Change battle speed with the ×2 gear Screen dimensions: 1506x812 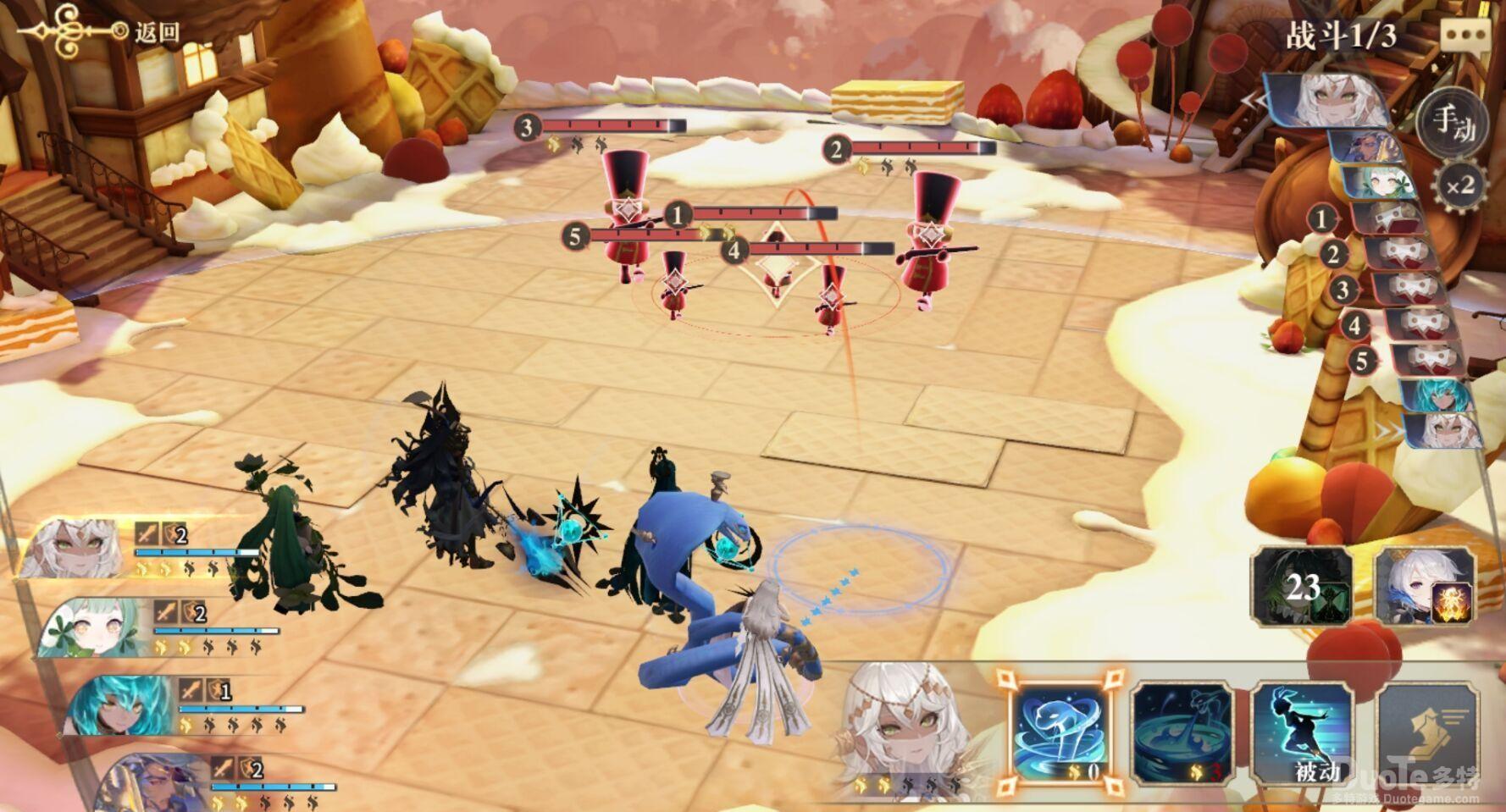click(1459, 185)
